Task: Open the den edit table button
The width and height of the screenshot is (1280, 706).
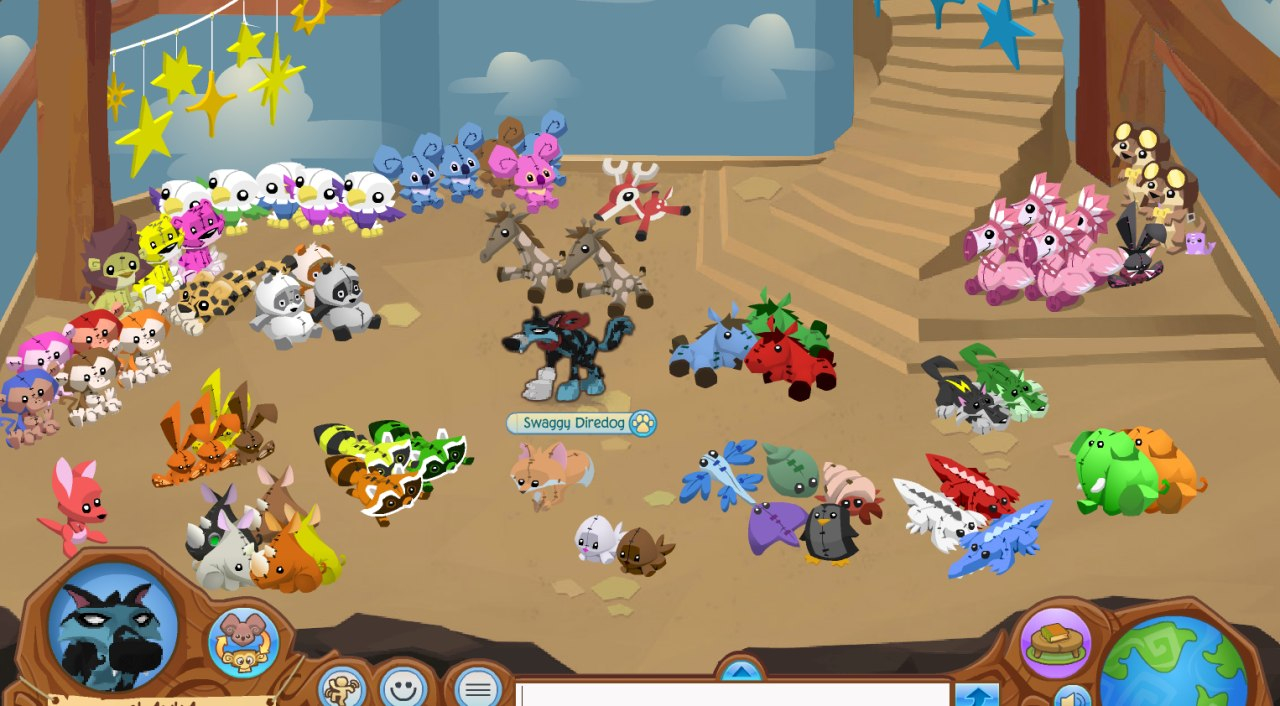Action: pyautogui.click(x=1055, y=642)
